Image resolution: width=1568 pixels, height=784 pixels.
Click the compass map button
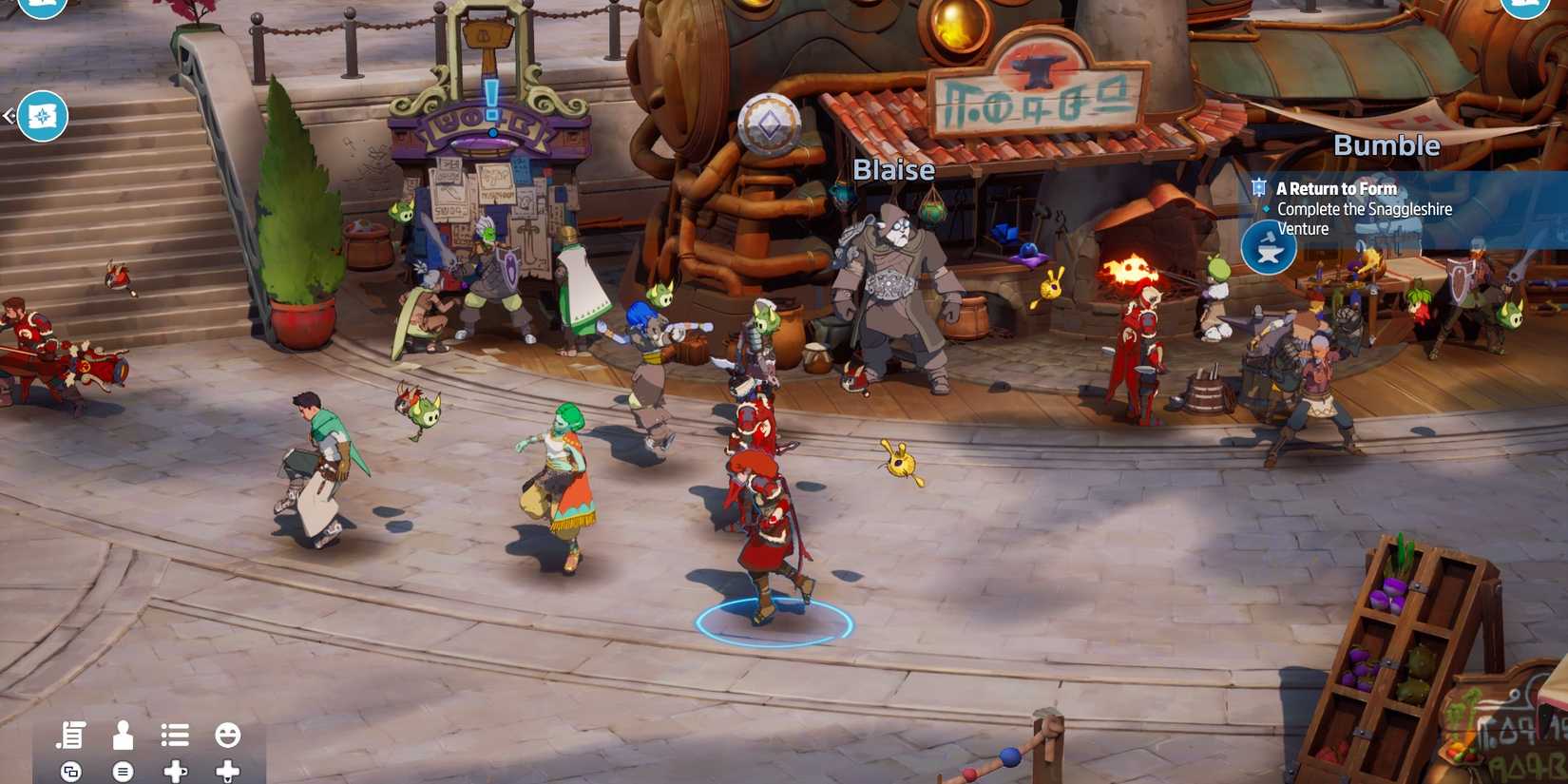click(x=43, y=116)
